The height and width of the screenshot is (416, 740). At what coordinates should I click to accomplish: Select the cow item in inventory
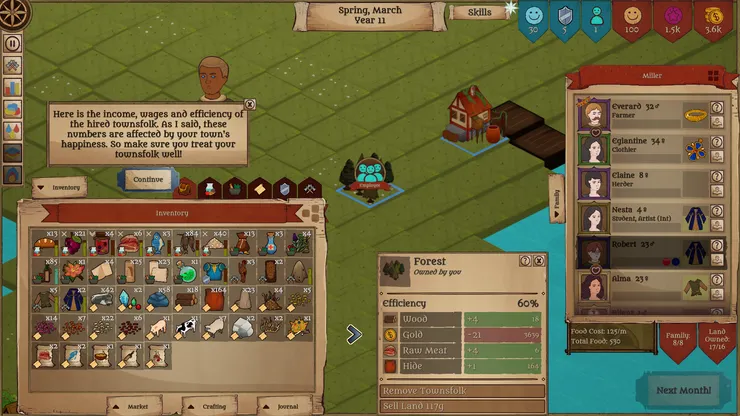pos(185,327)
